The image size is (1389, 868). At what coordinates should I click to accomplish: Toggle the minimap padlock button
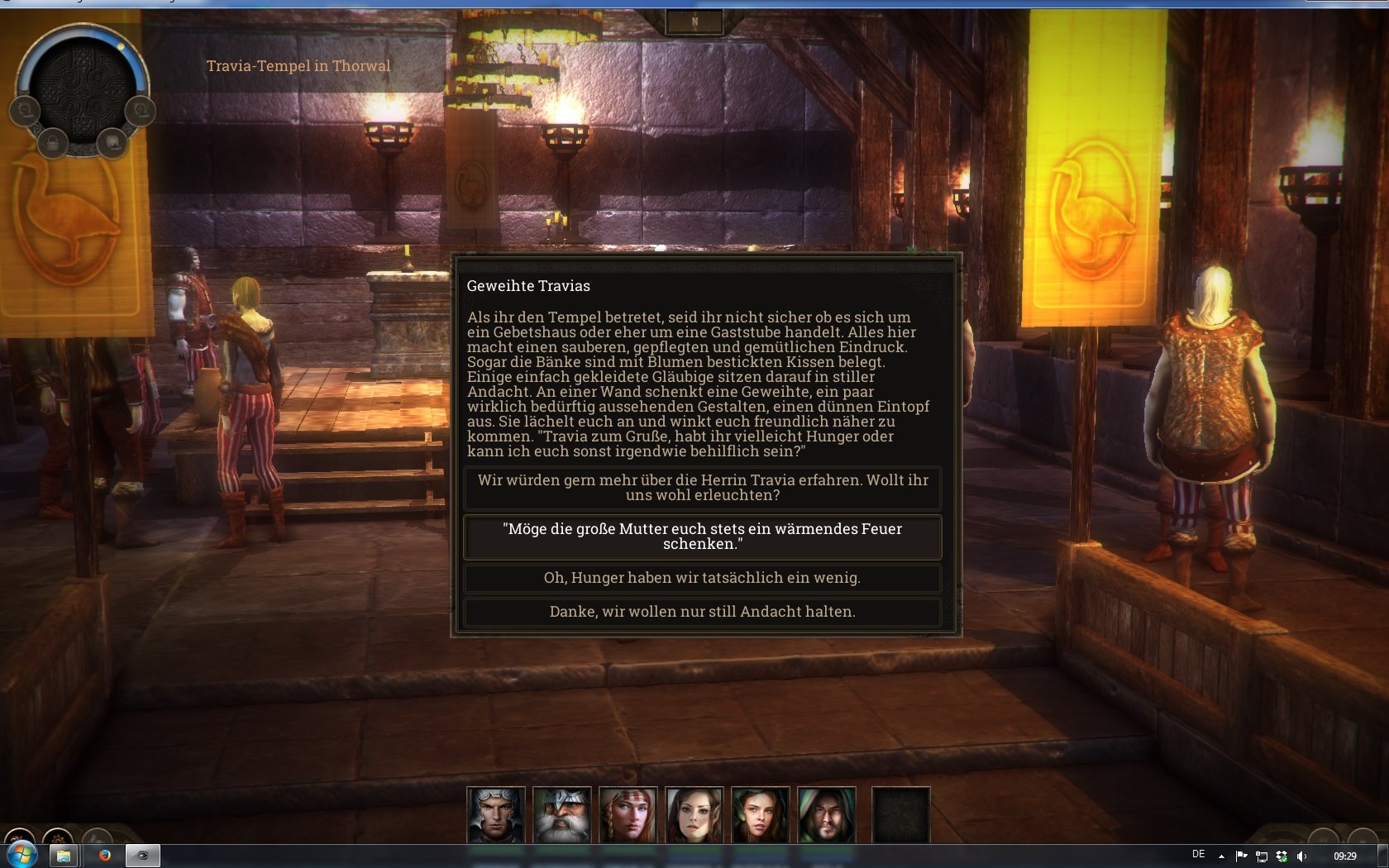[53, 142]
